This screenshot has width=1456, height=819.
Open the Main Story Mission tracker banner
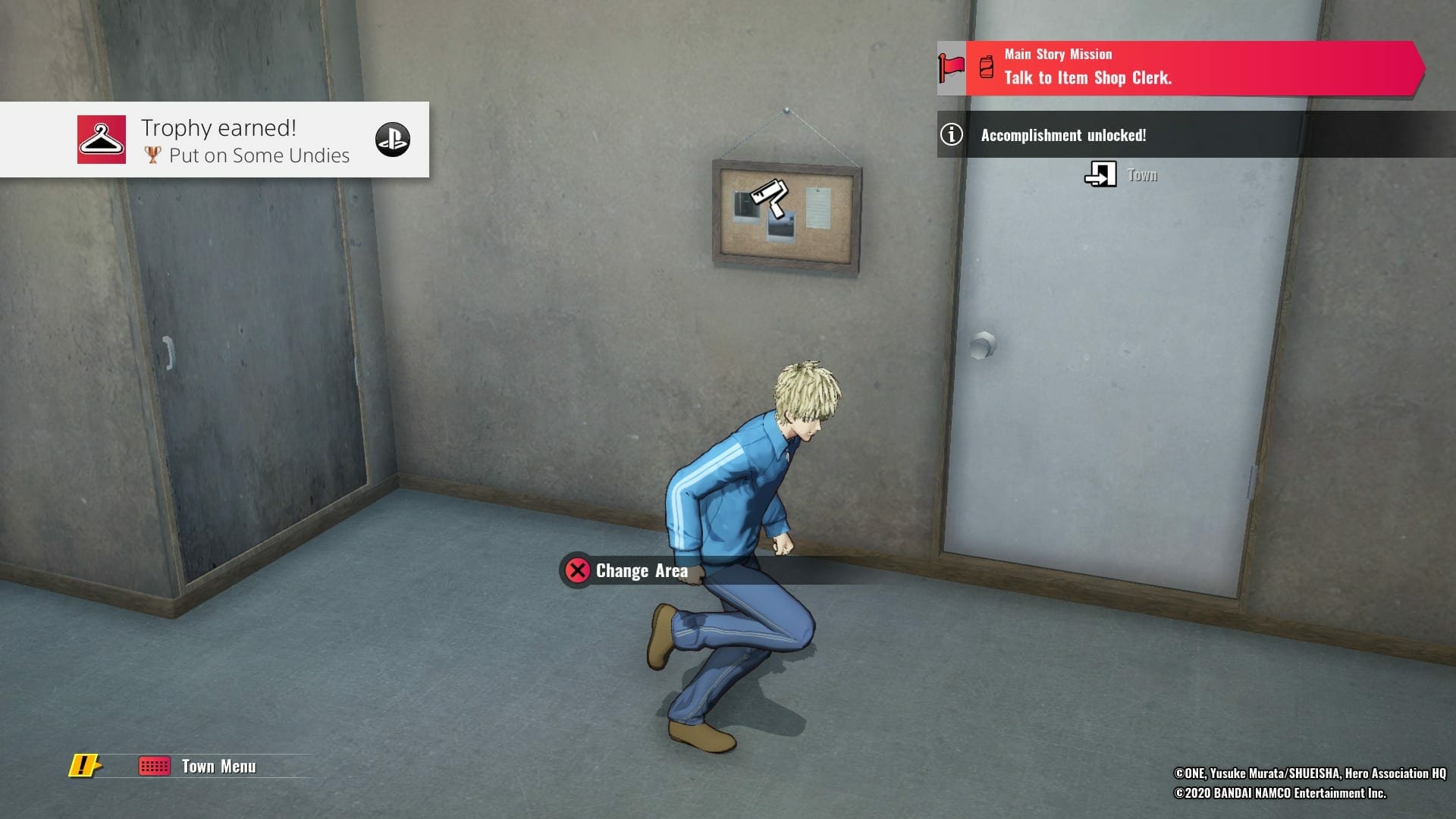pyautogui.click(x=1179, y=68)
